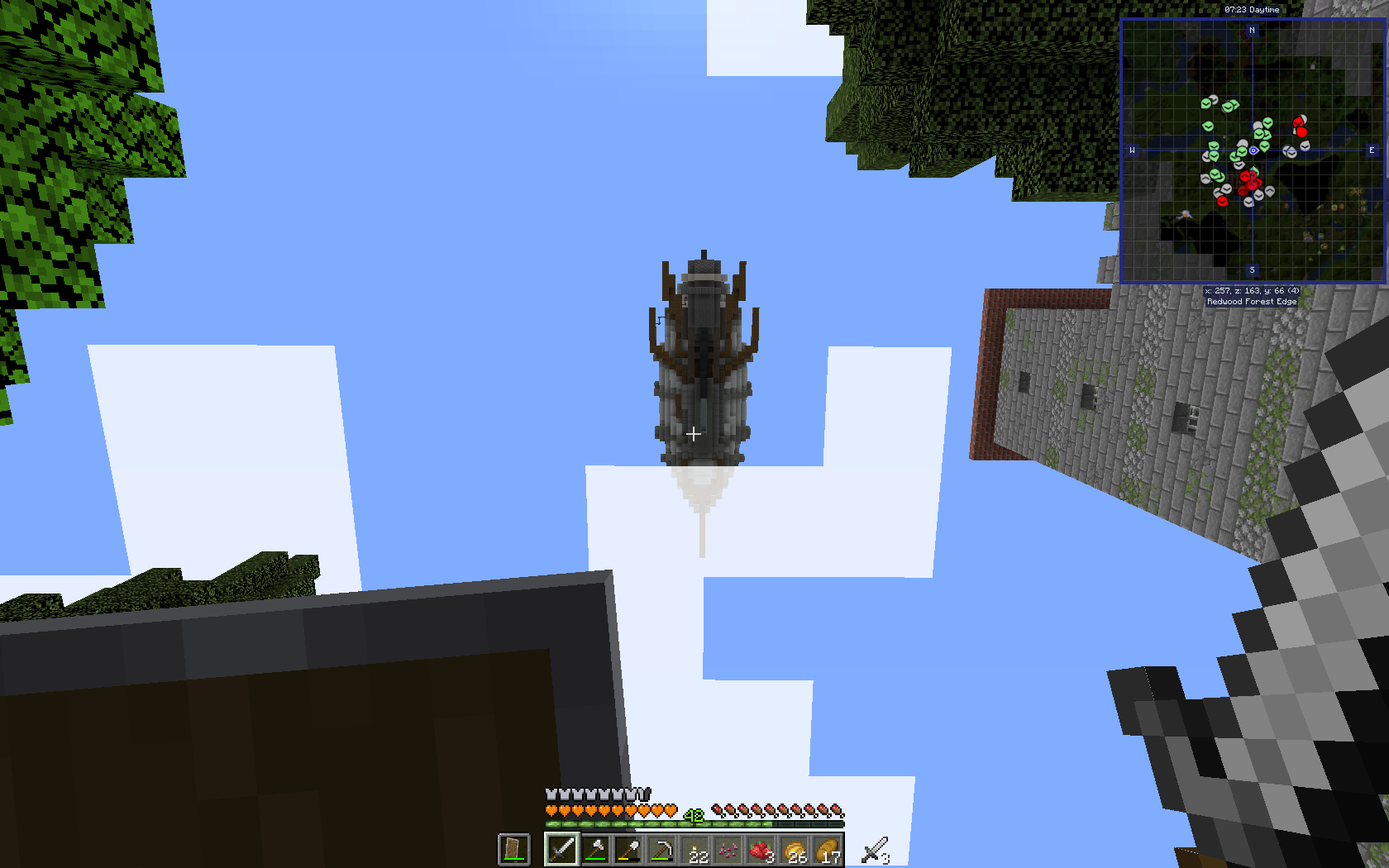Click the E compass marker on the minimap
1389x868 pixels.
point(1371,150)
